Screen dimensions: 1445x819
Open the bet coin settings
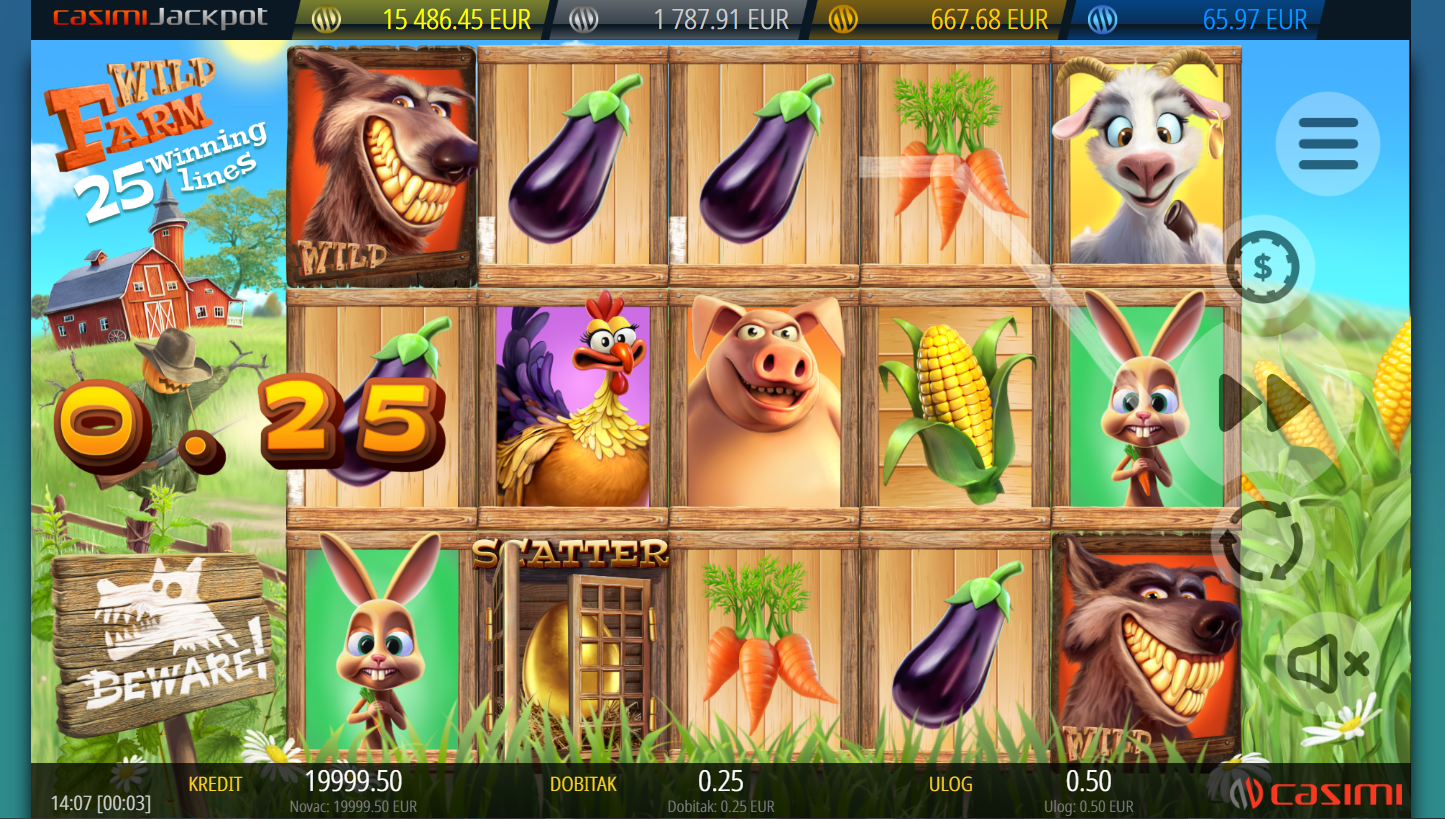tap(1263, 267)
